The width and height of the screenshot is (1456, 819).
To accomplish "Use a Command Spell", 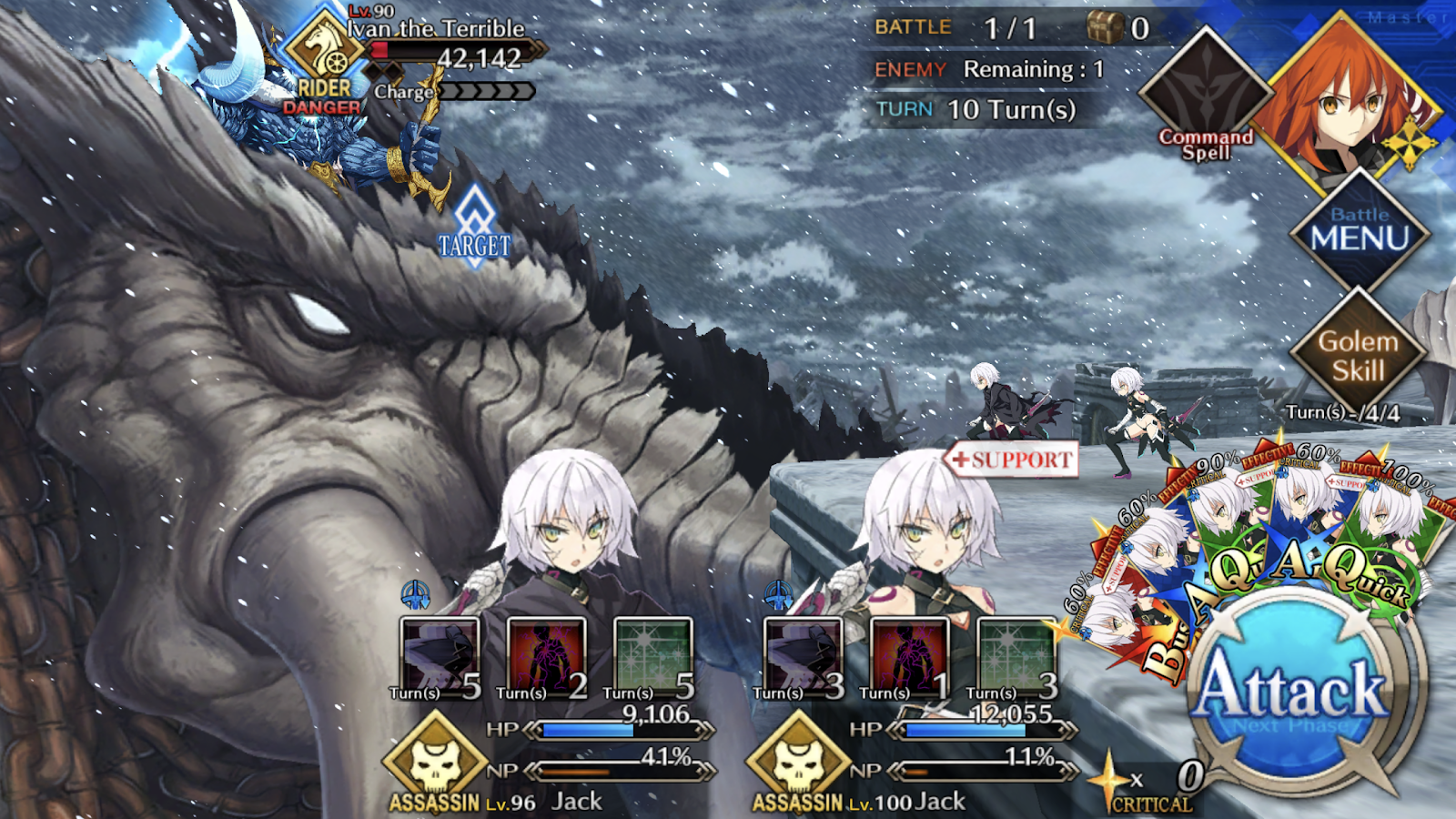I will pyautogui.click(x=1206, y=100).
